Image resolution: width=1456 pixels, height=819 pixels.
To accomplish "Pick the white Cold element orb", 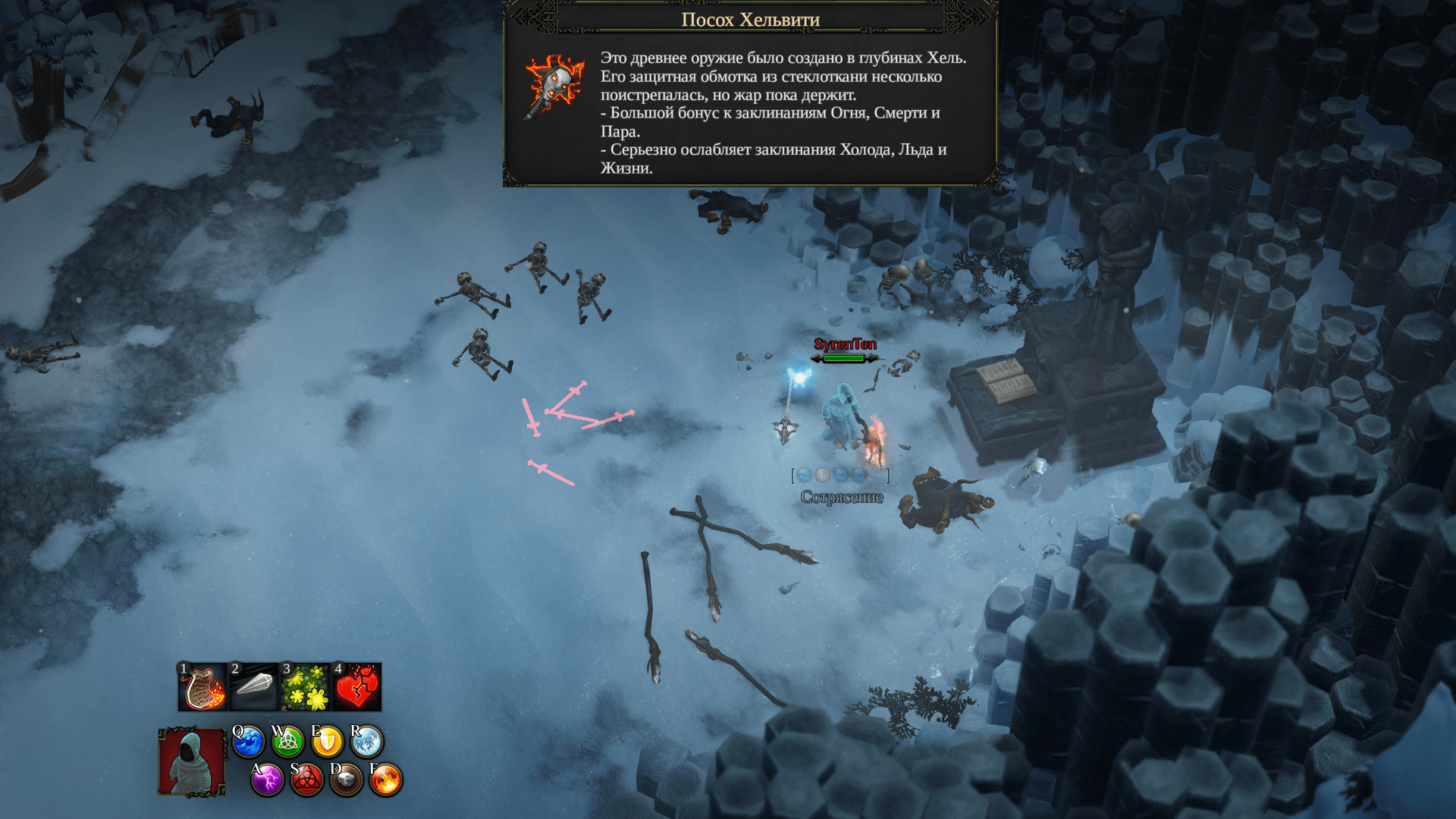I will pyautogui.click(x=367, y=742).
